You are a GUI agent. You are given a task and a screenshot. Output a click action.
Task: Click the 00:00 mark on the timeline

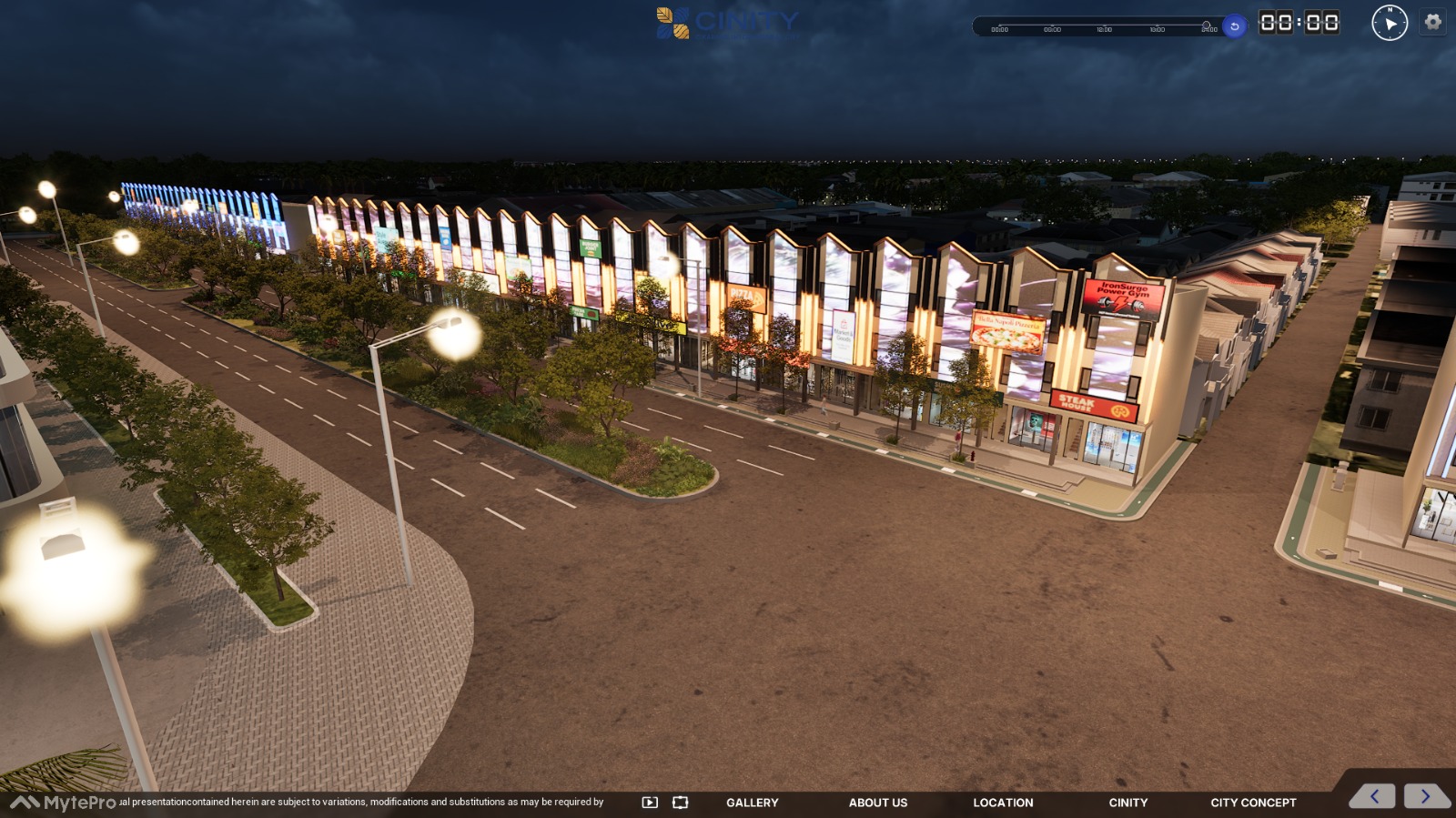[x=999, y=28]
